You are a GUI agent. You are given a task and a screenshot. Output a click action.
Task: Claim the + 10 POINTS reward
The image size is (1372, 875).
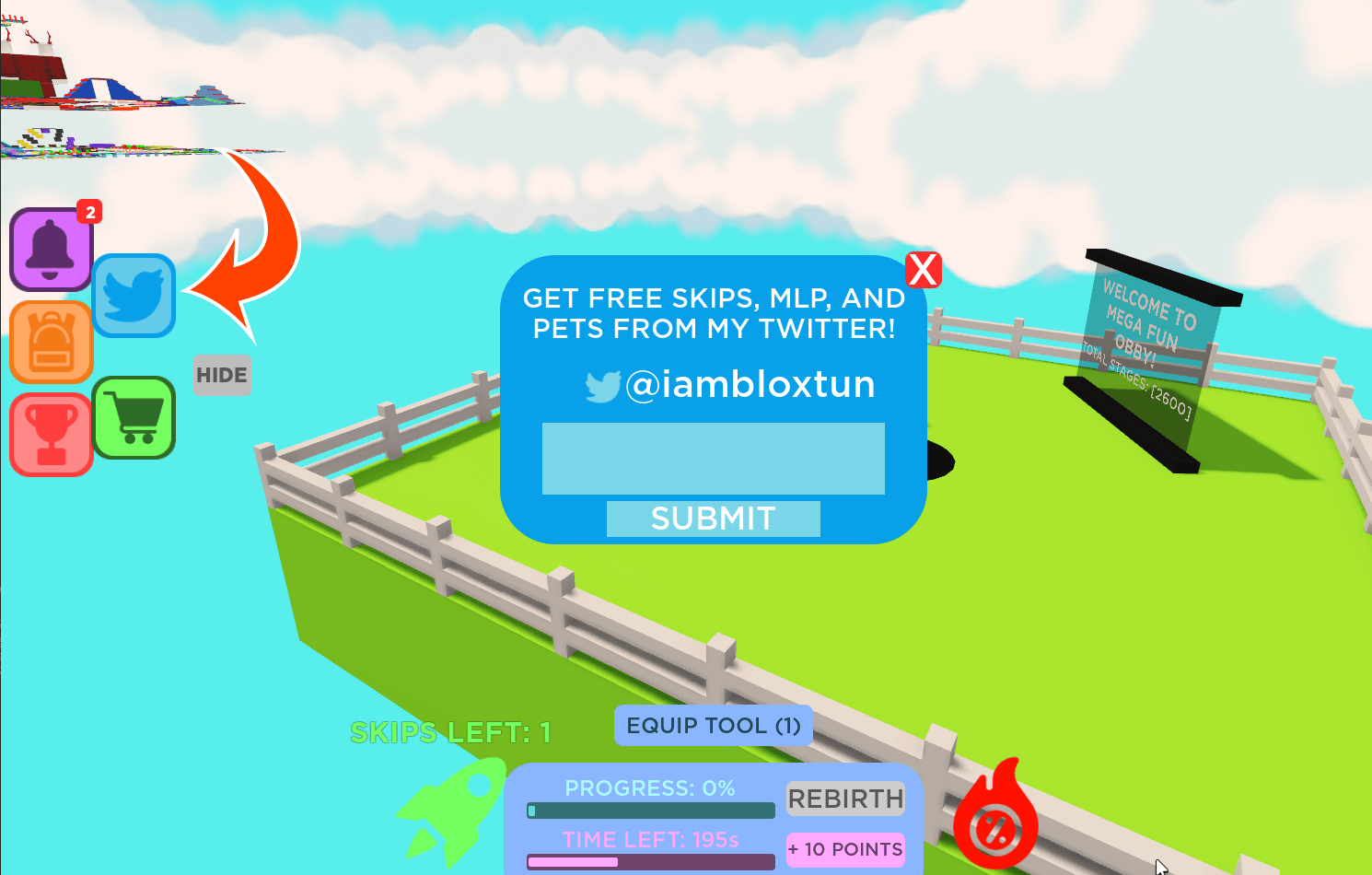(844, 849)
